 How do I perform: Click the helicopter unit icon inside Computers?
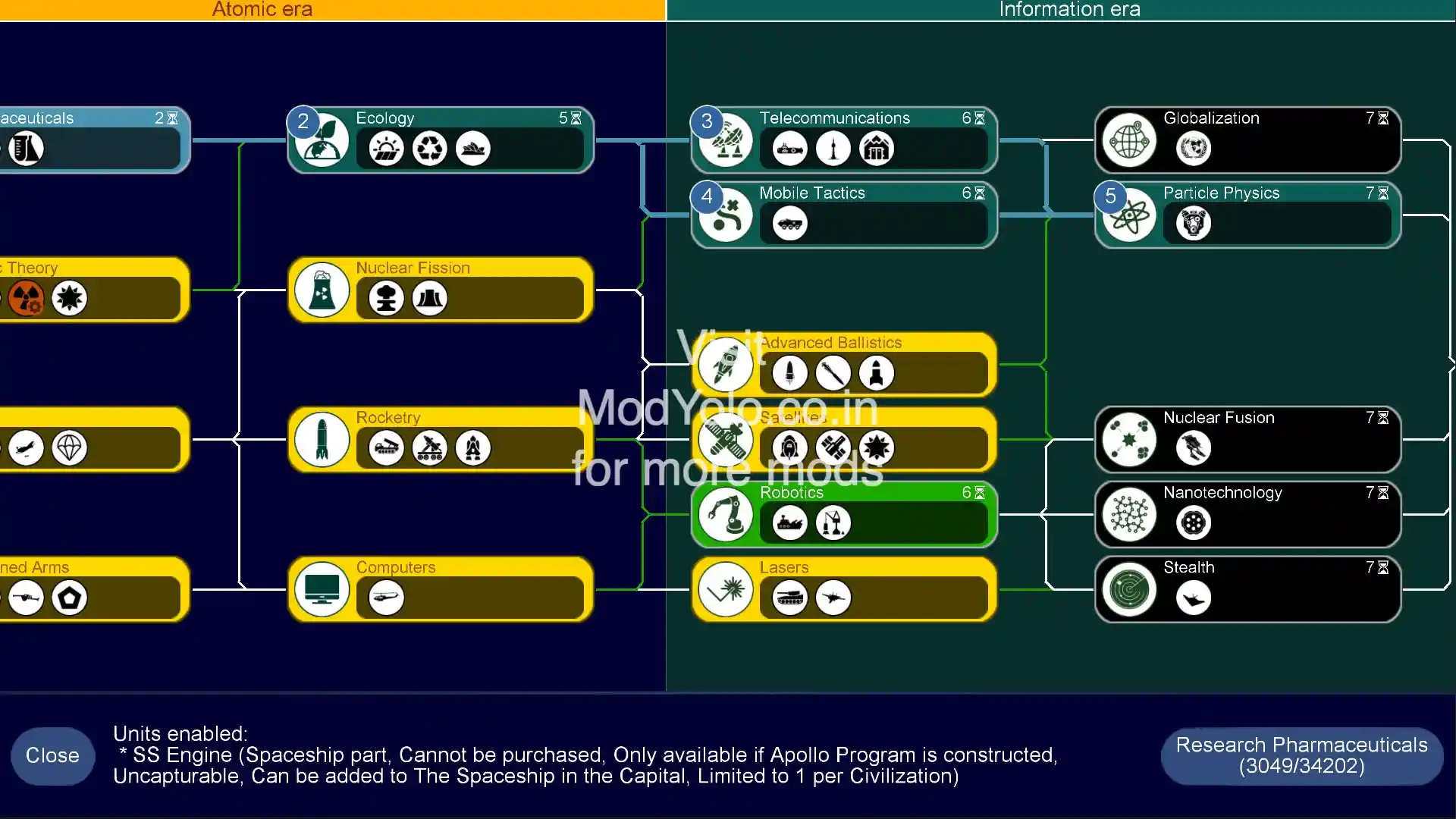[385, 598]
